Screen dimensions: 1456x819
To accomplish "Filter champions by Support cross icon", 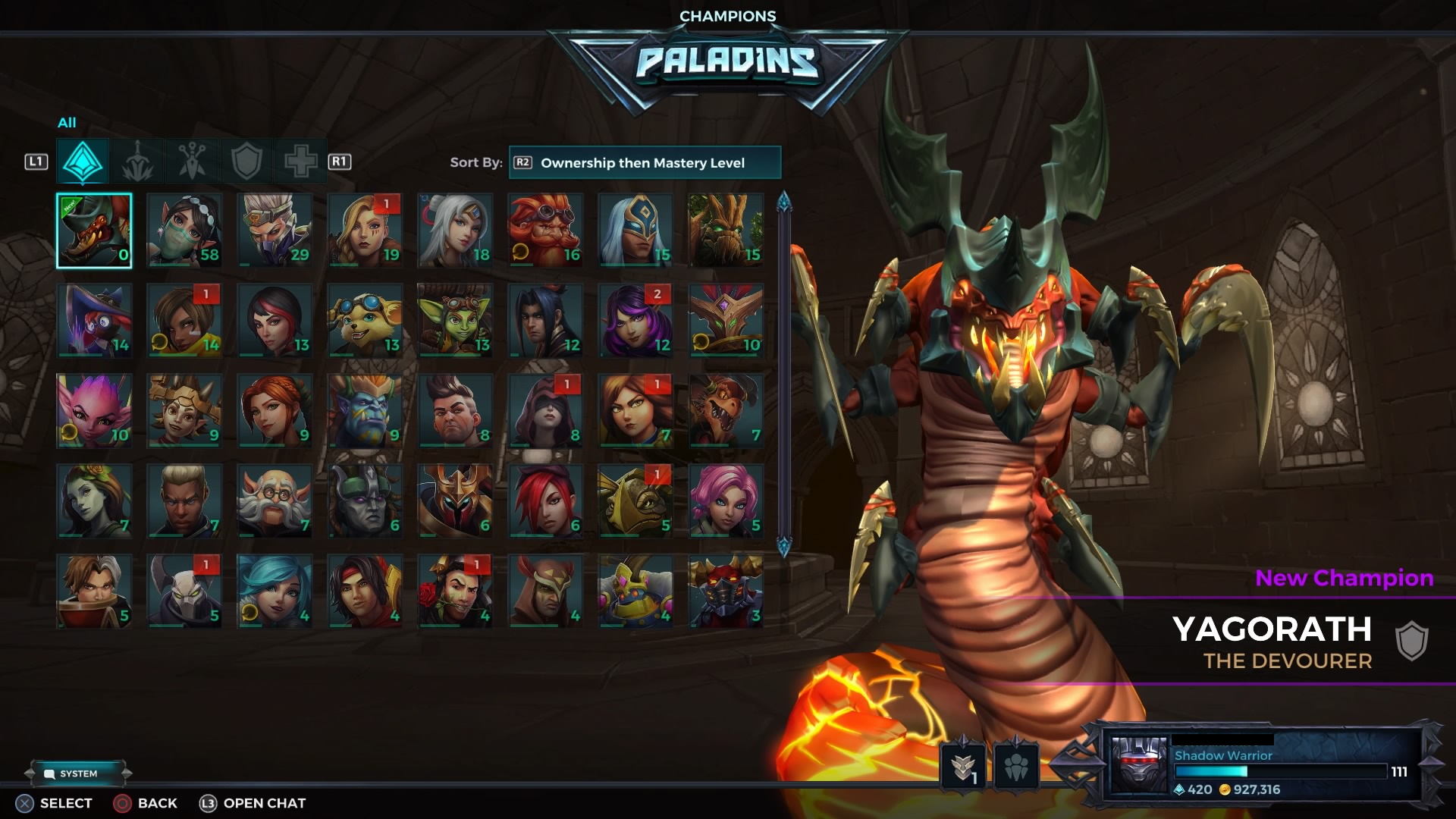I will (x=300, y=161).
